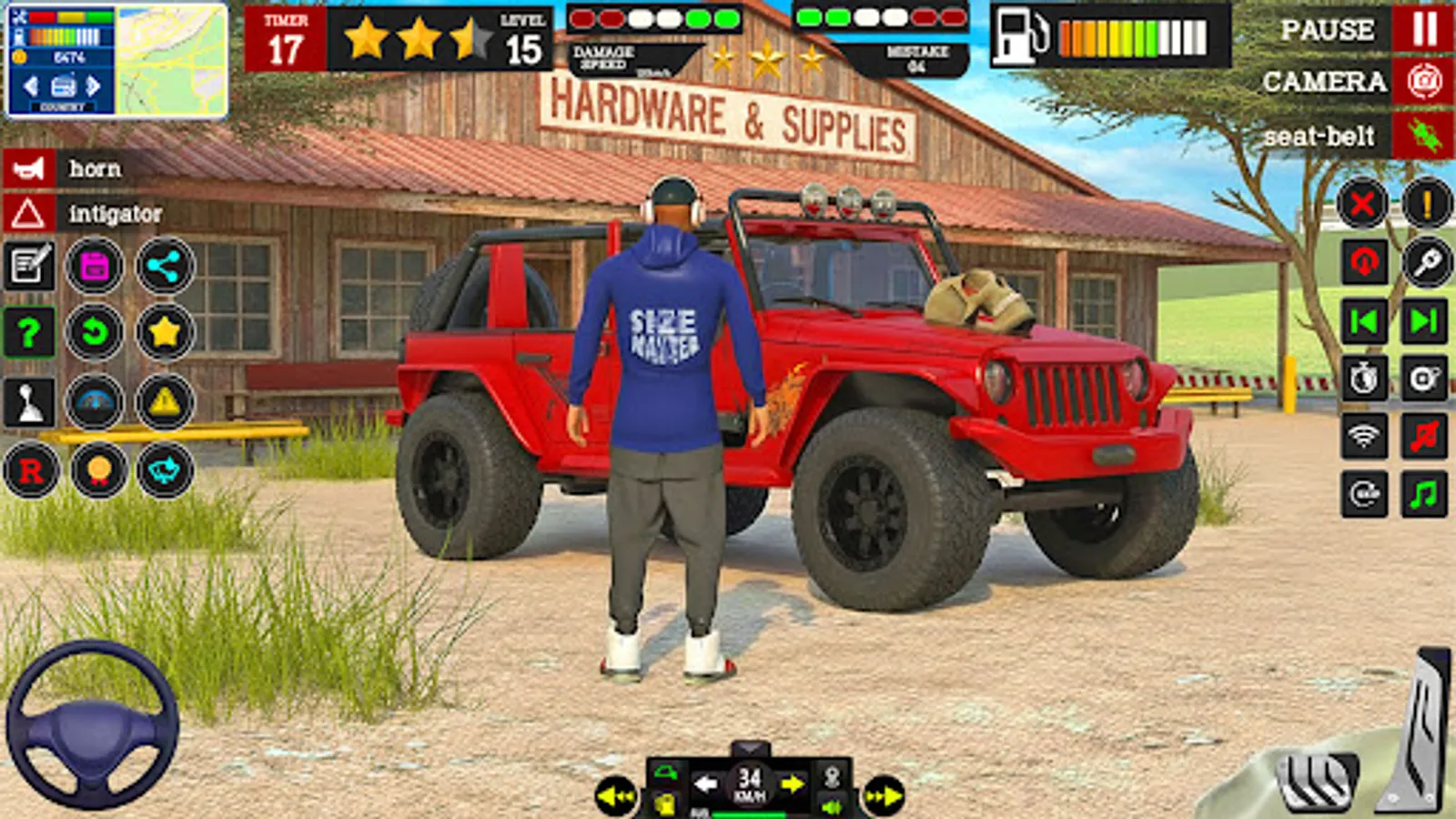
Task: Tap the share icon
Action: [x=166, y=266]
